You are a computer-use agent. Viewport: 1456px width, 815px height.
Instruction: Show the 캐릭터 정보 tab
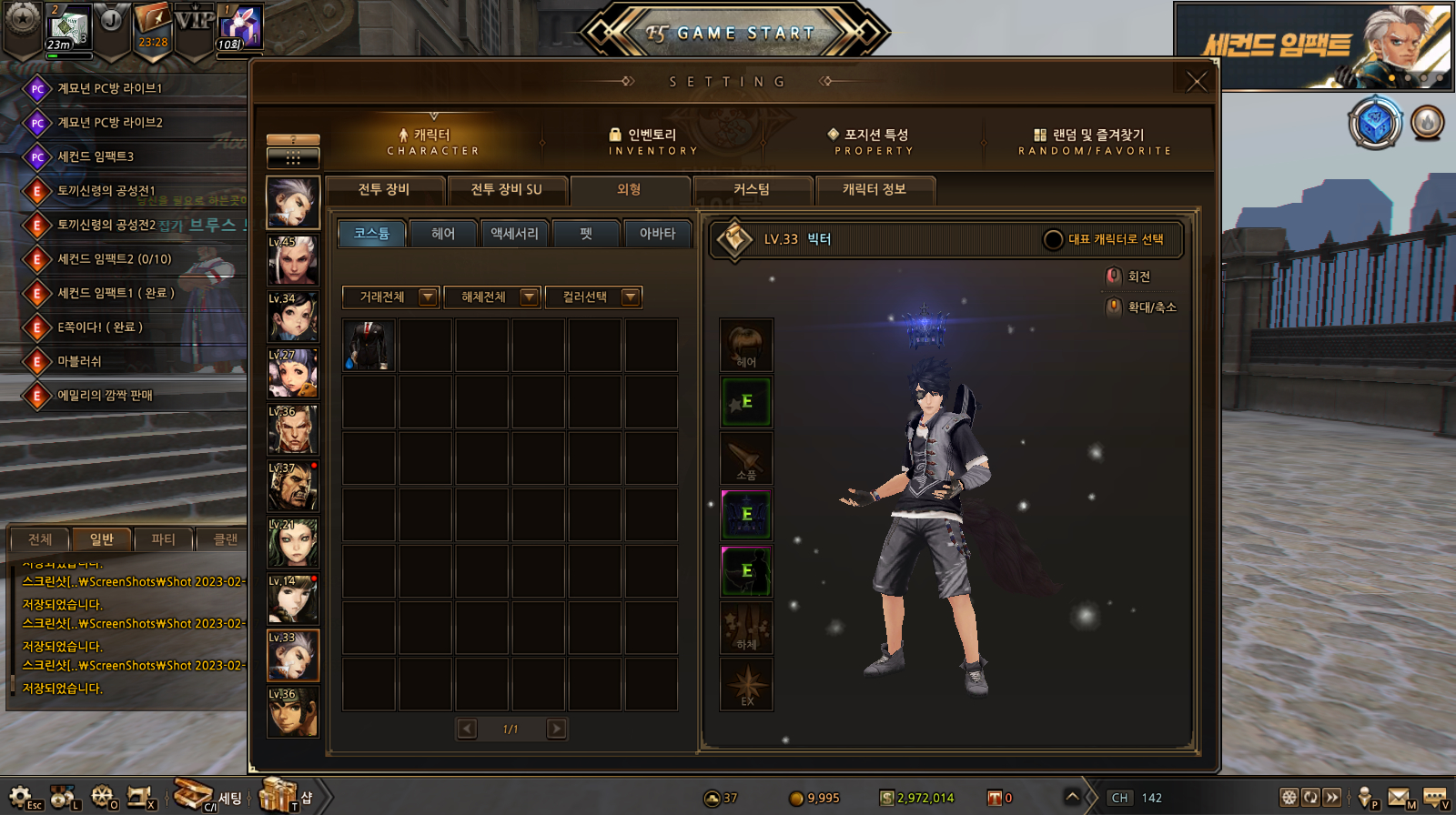874,189
